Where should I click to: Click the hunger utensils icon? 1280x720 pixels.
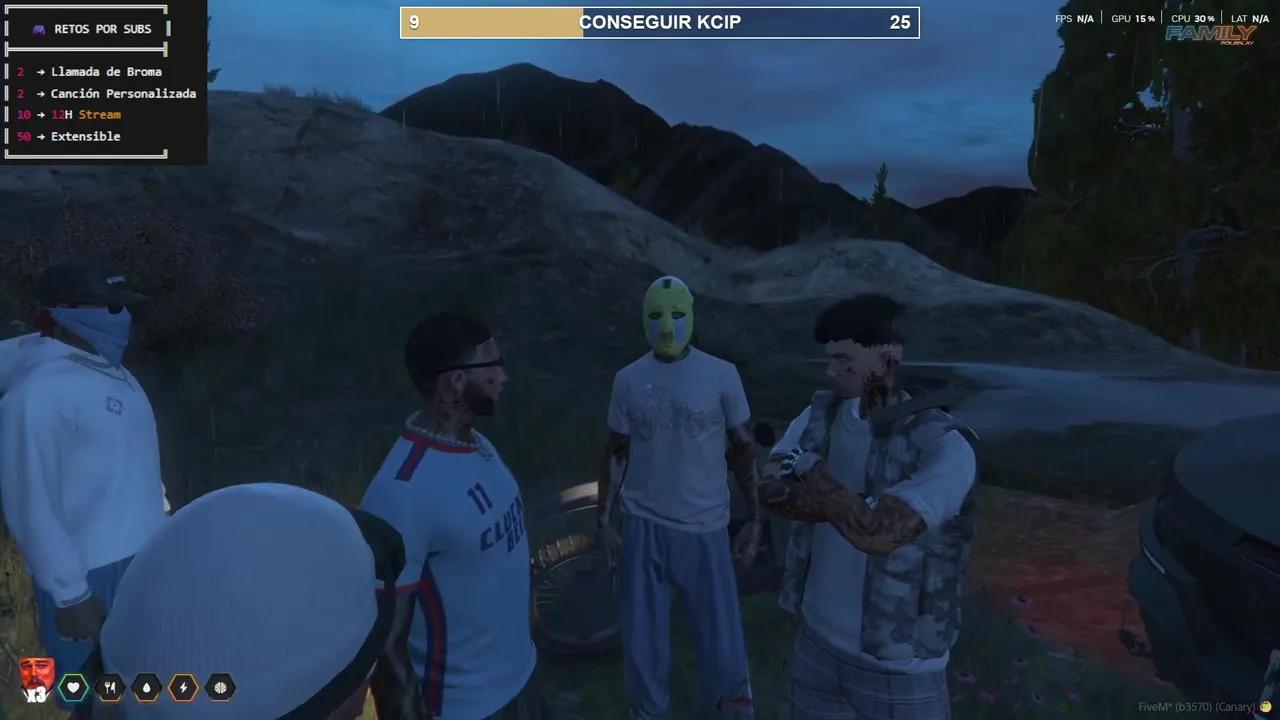coord(110,687)
